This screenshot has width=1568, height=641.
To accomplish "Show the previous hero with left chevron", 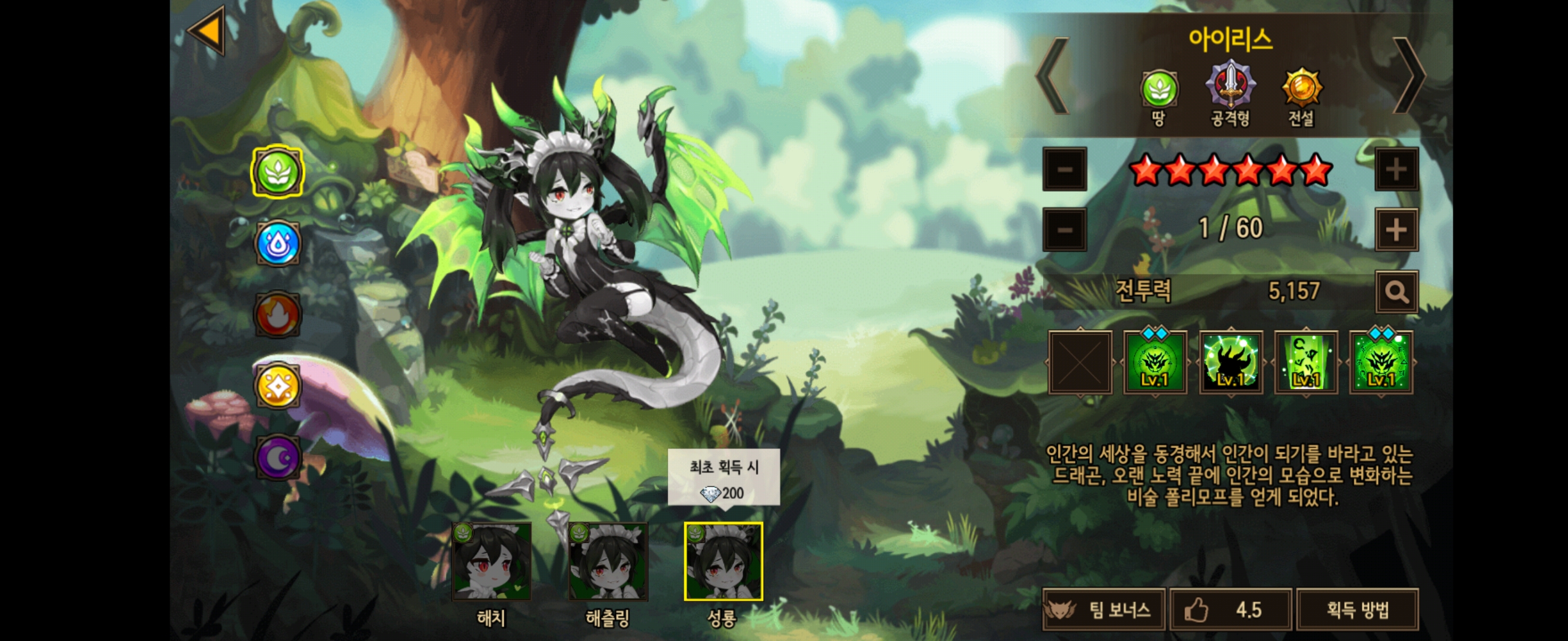I will pyautogui.click(x=1053, y=76).
